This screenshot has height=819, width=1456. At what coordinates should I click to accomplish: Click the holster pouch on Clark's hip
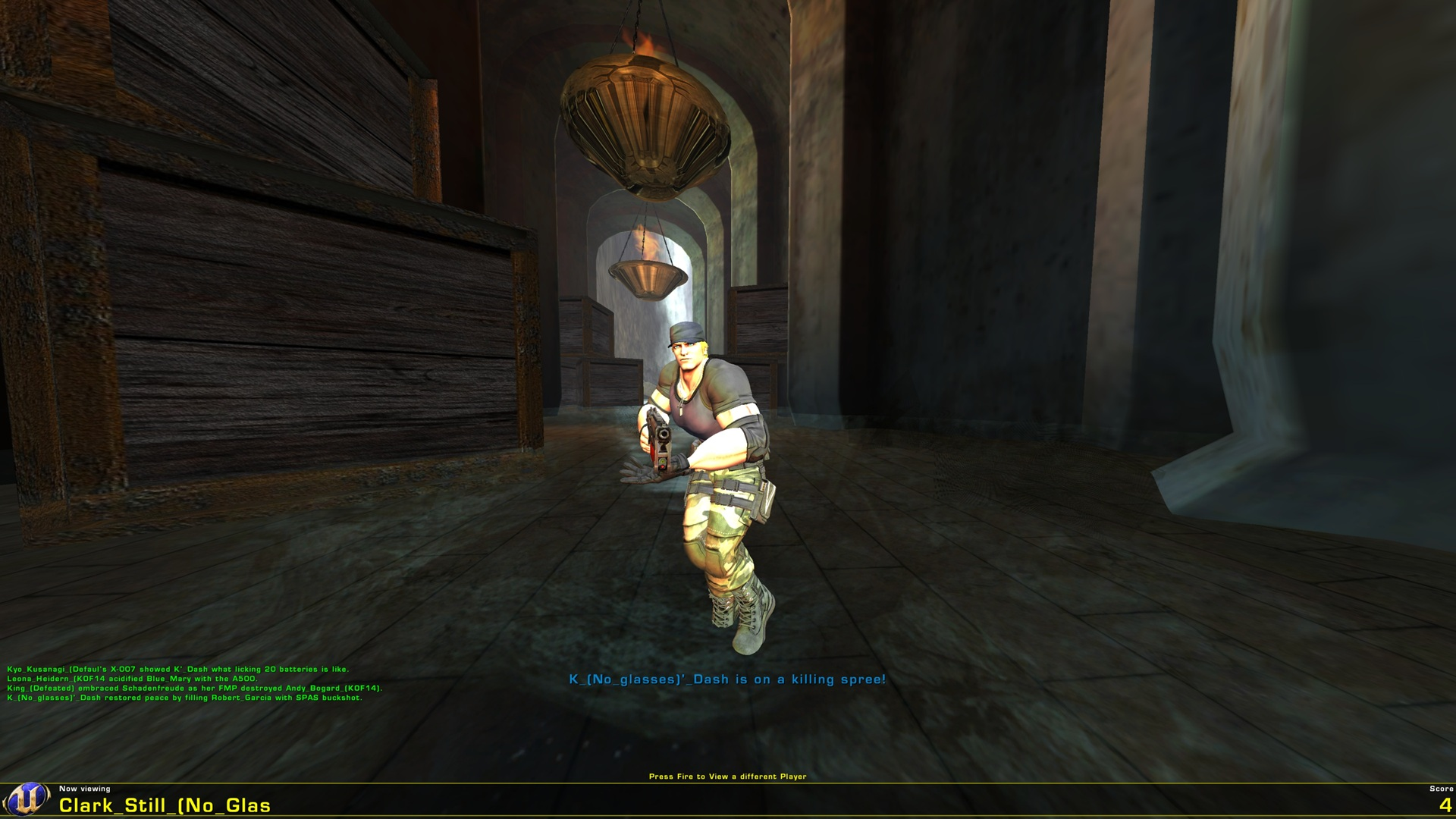pos(762,497)
